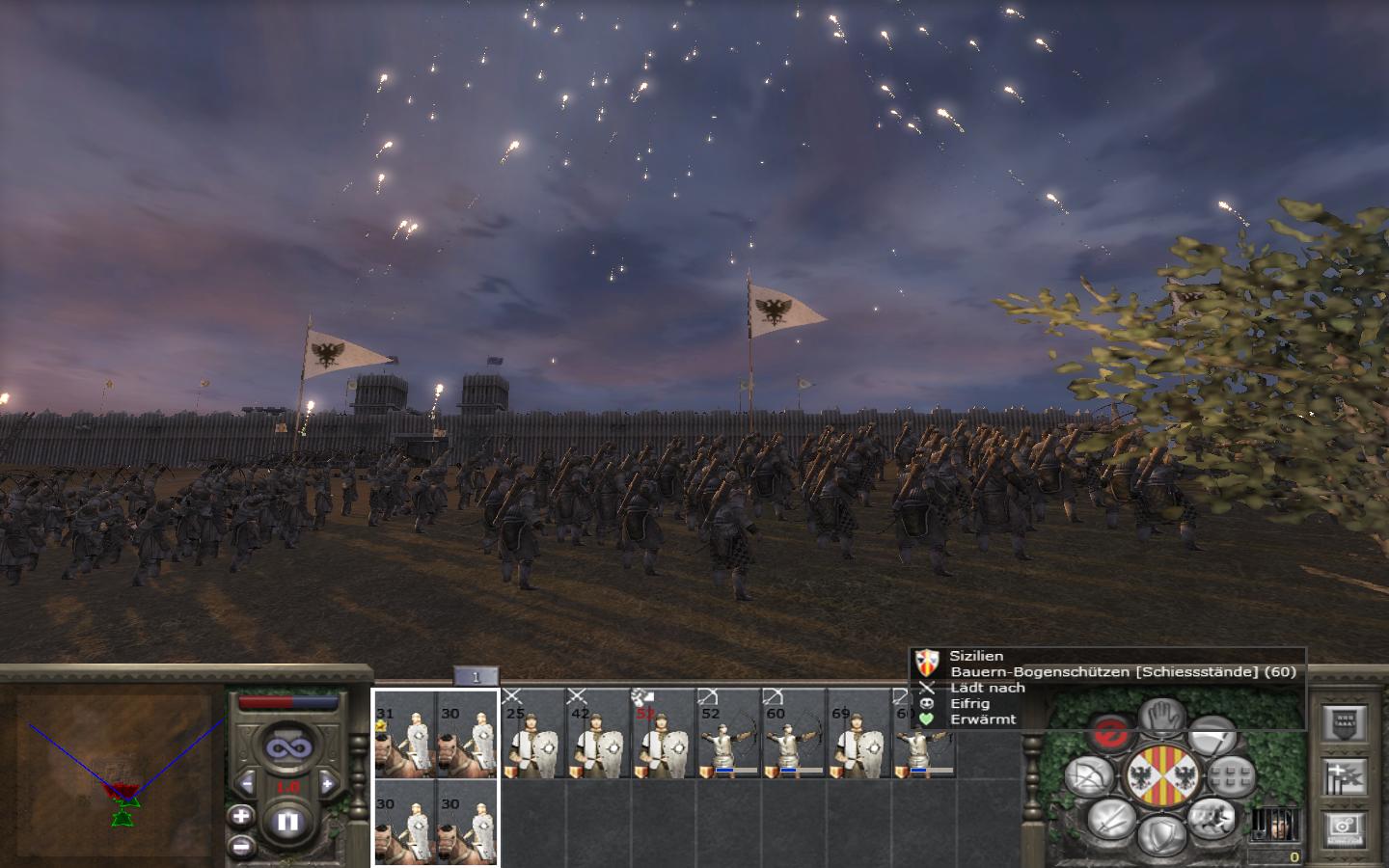1389x868 pixels.
Task: Select group tab 1
Action: coord(475,677)
